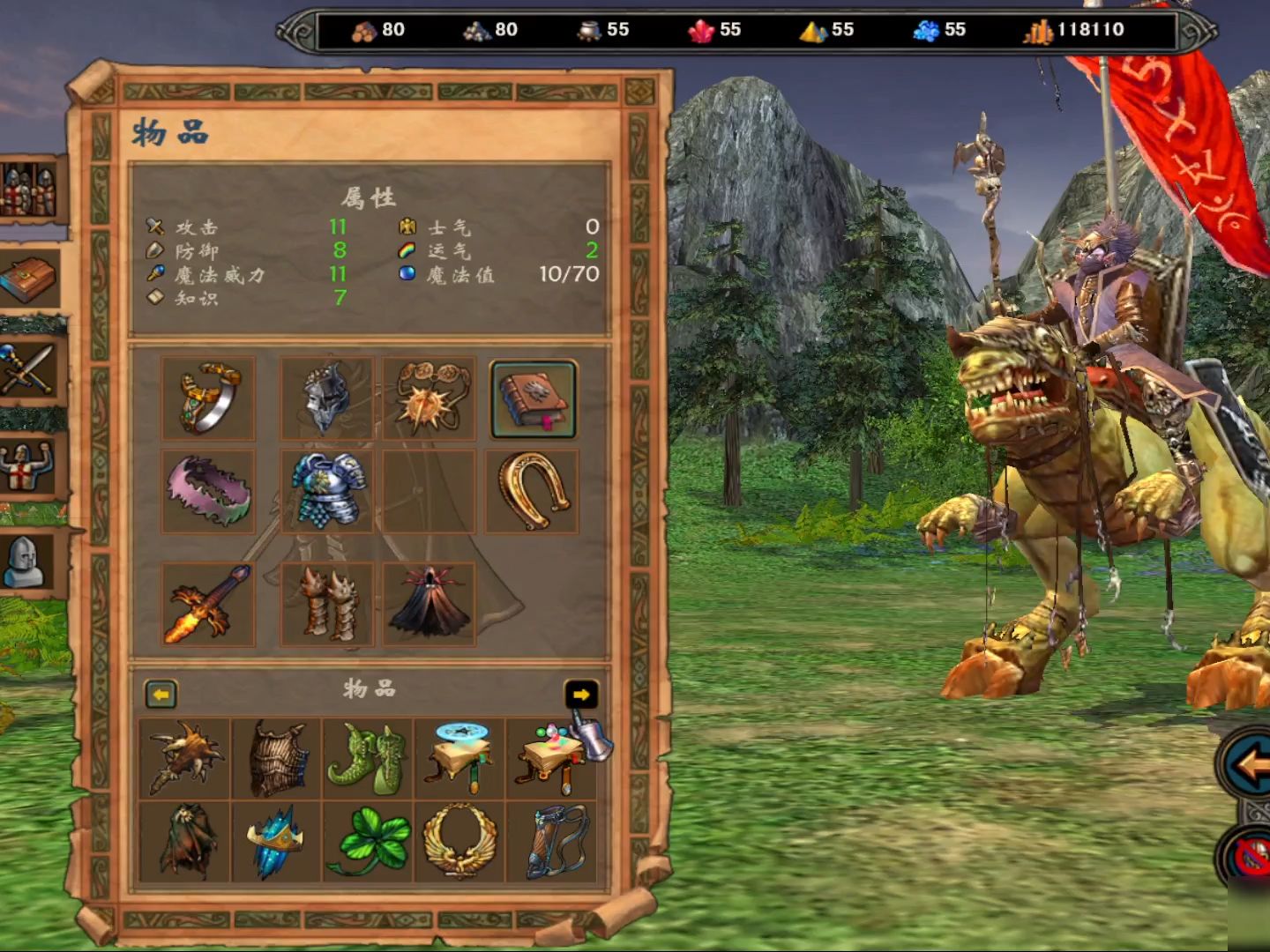The image size is (1270, 952).
Task: Pick the flaming sword weapon slot
Action: pos(209,606)
